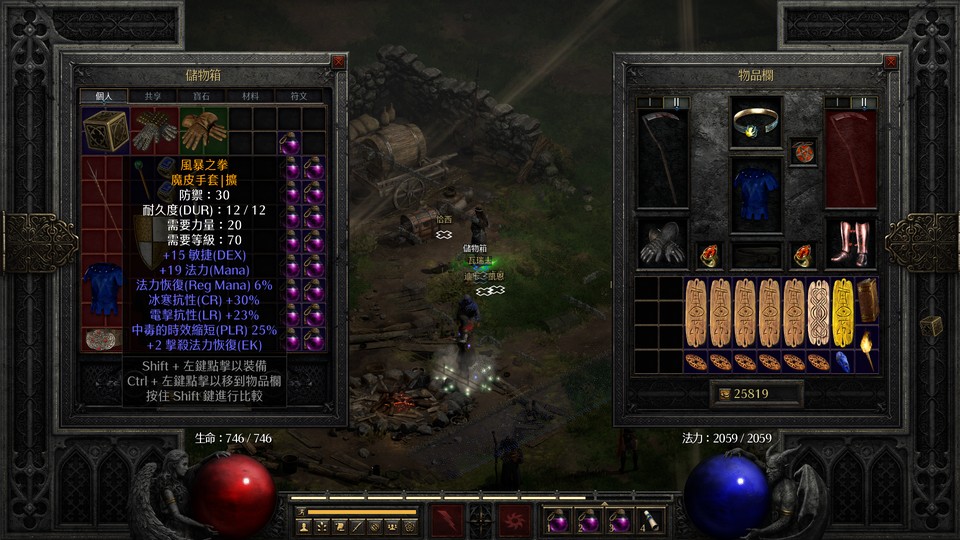960x540 pixels.
Task: Pick up the blue armor in stash
Action: [102, 286]
